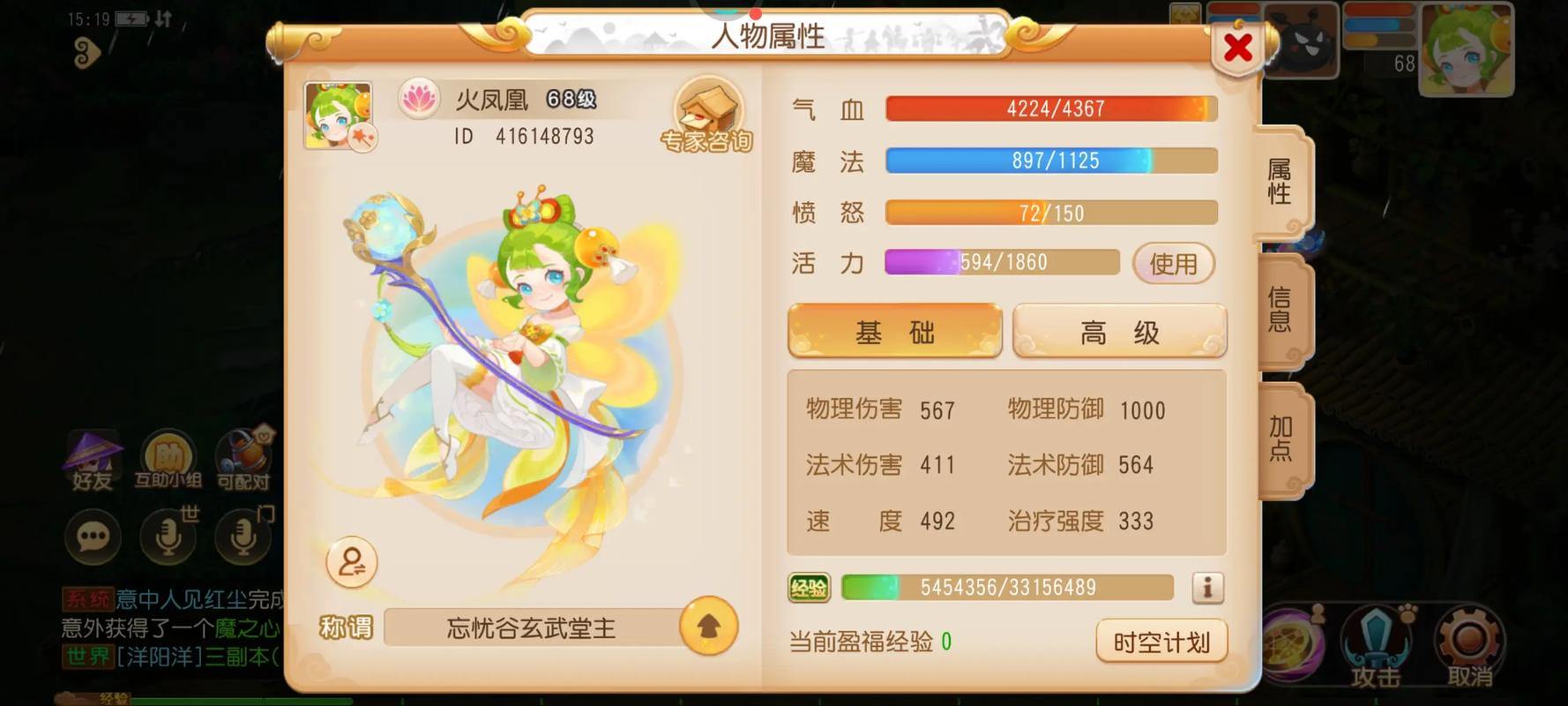Activate the 世 world voice microphone
The height and width of the screenshot is (706, 1568).
click(x=168, y=537)
